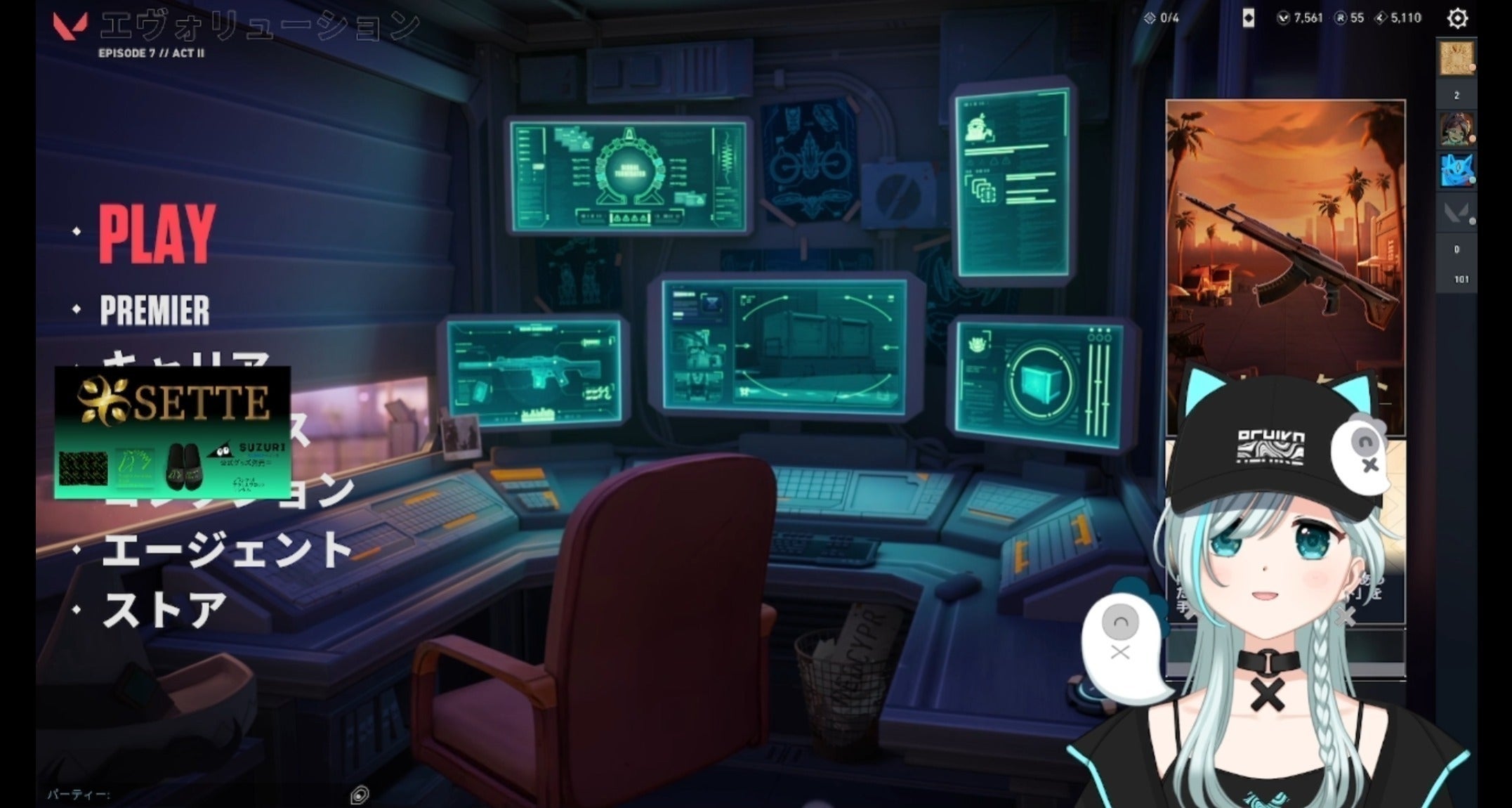Click the grey Valorant logo friend entry
Viewport: 1512px width, 808px height.
pos(1456,212)
